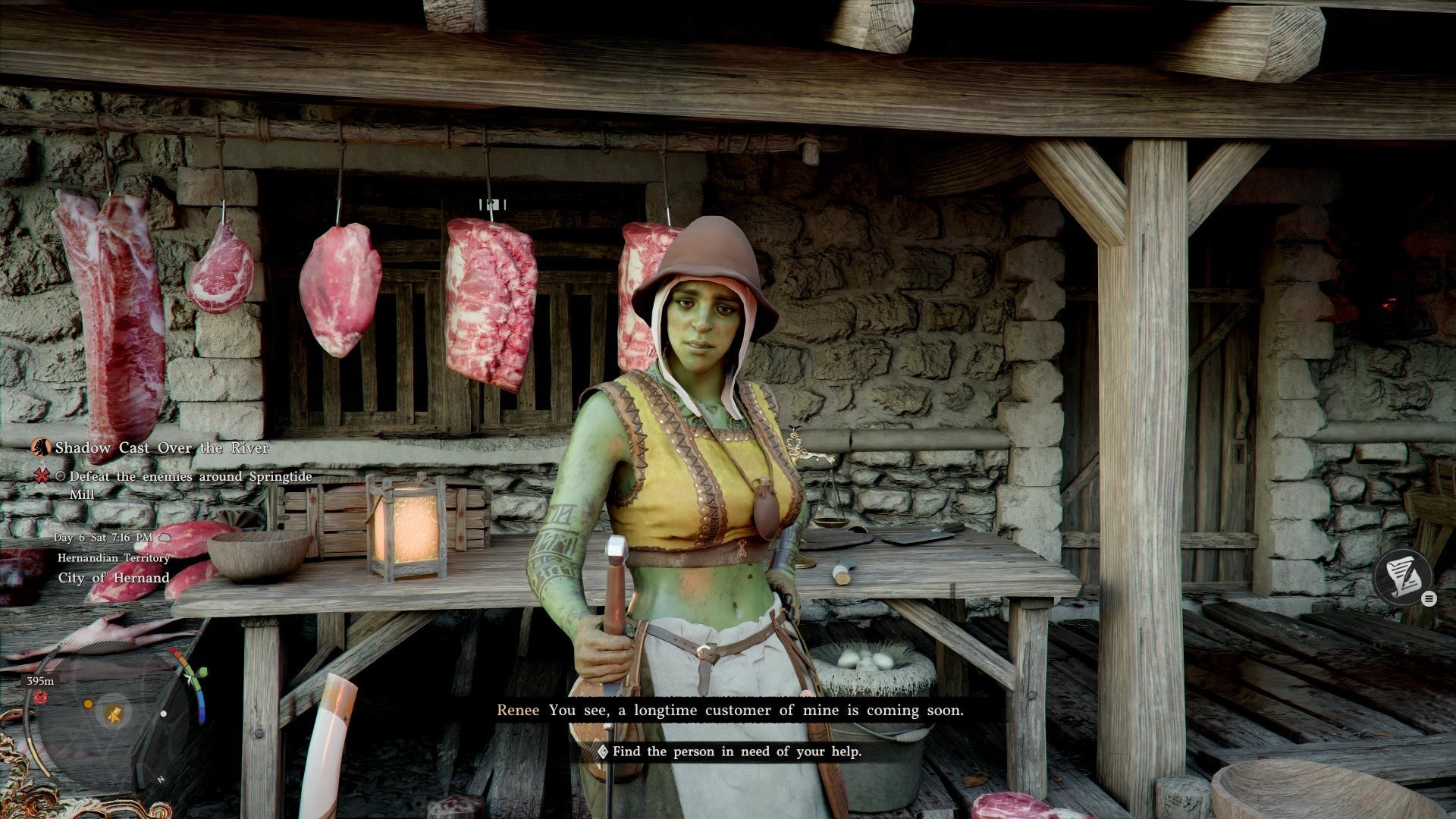Click the red enemy marker on the minimap

[x=40, y=698]
